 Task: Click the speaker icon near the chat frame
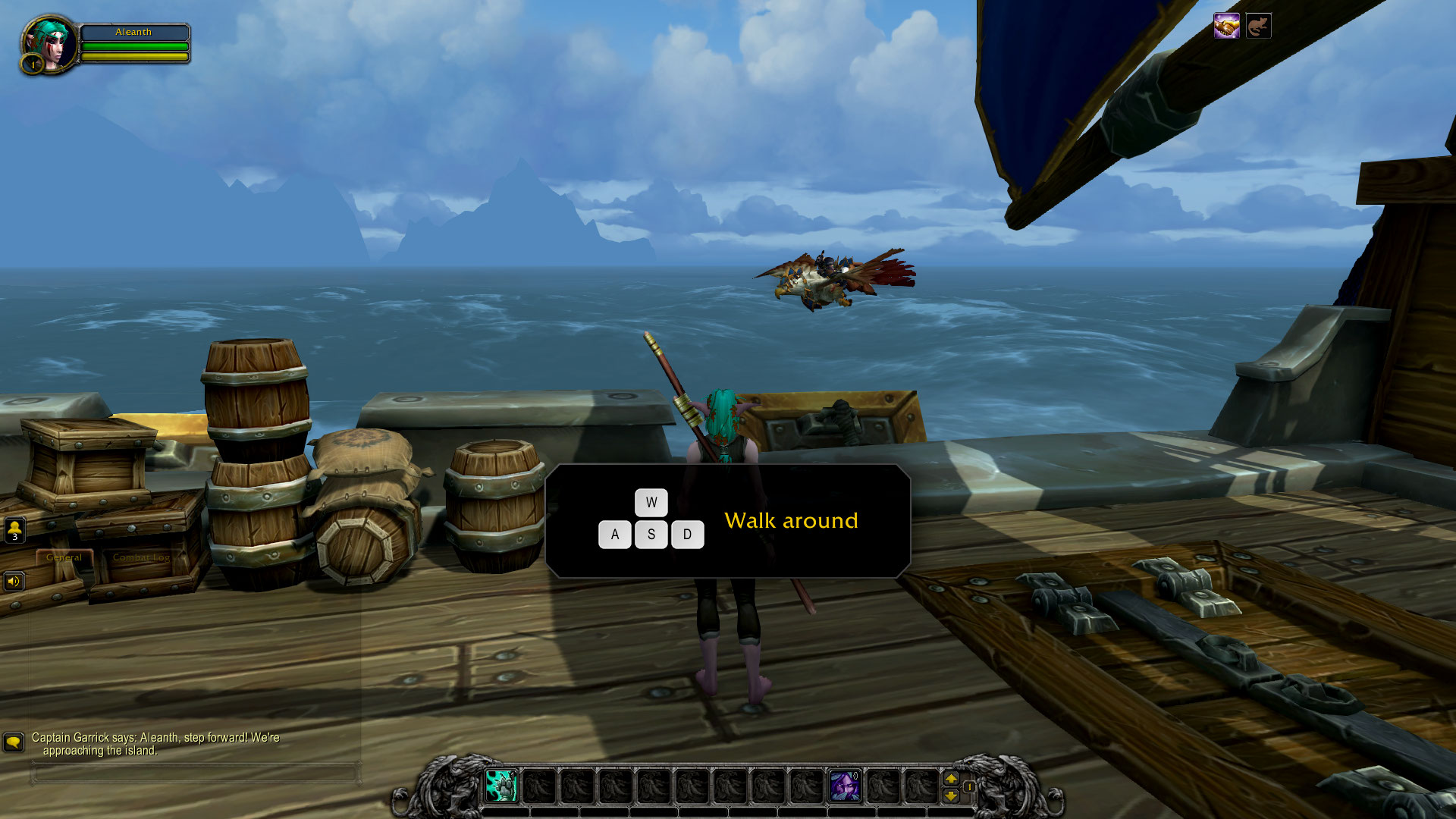[x=14, y=581]
